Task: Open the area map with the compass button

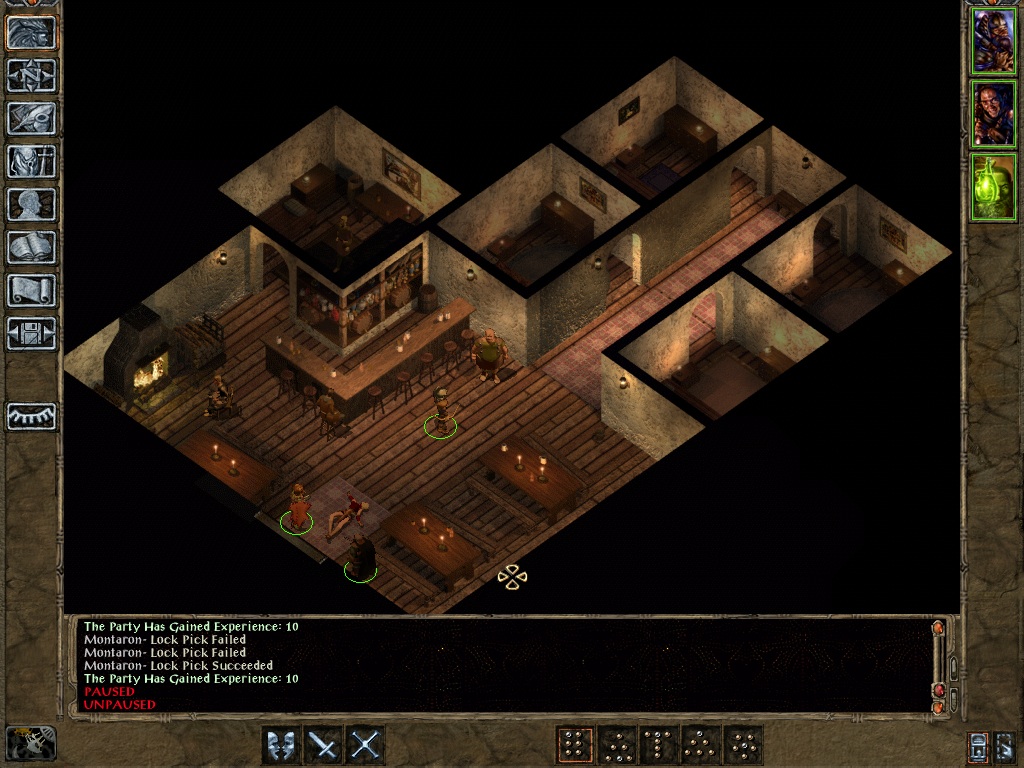Action: (32, 75)
